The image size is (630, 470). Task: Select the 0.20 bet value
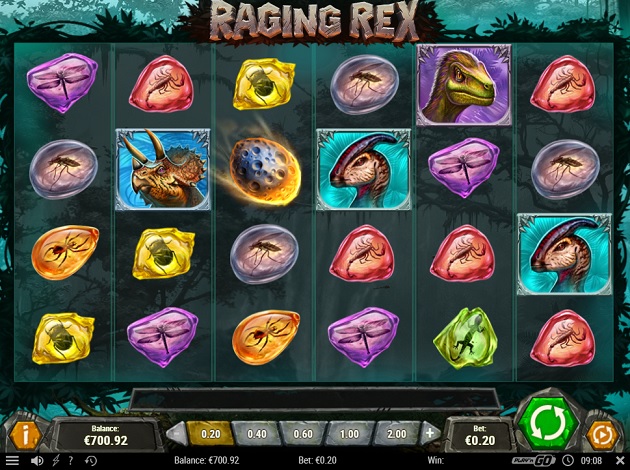click(x=210, y=434)
